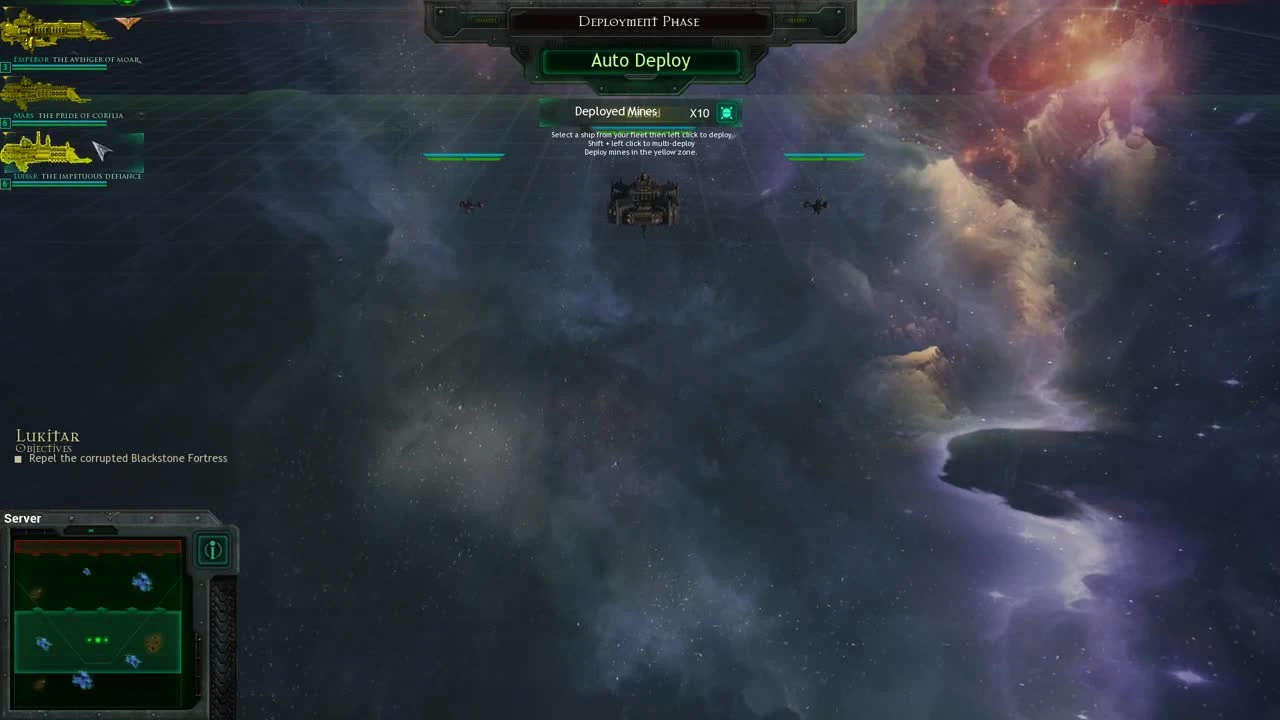Select the mine deployment icon next to X10

click(x=726, y=112)
